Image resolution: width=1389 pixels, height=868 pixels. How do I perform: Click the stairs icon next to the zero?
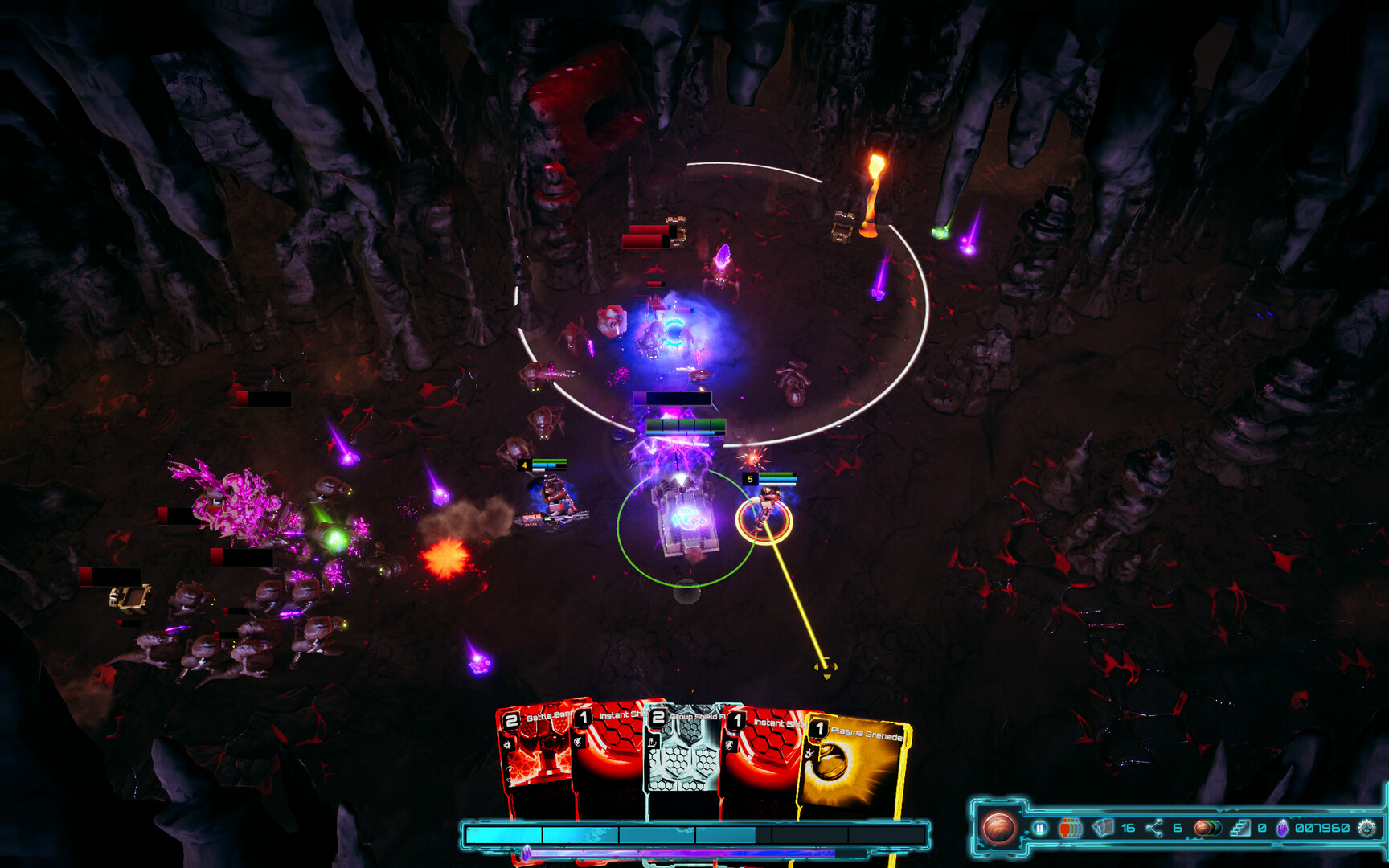[1240, 829]
